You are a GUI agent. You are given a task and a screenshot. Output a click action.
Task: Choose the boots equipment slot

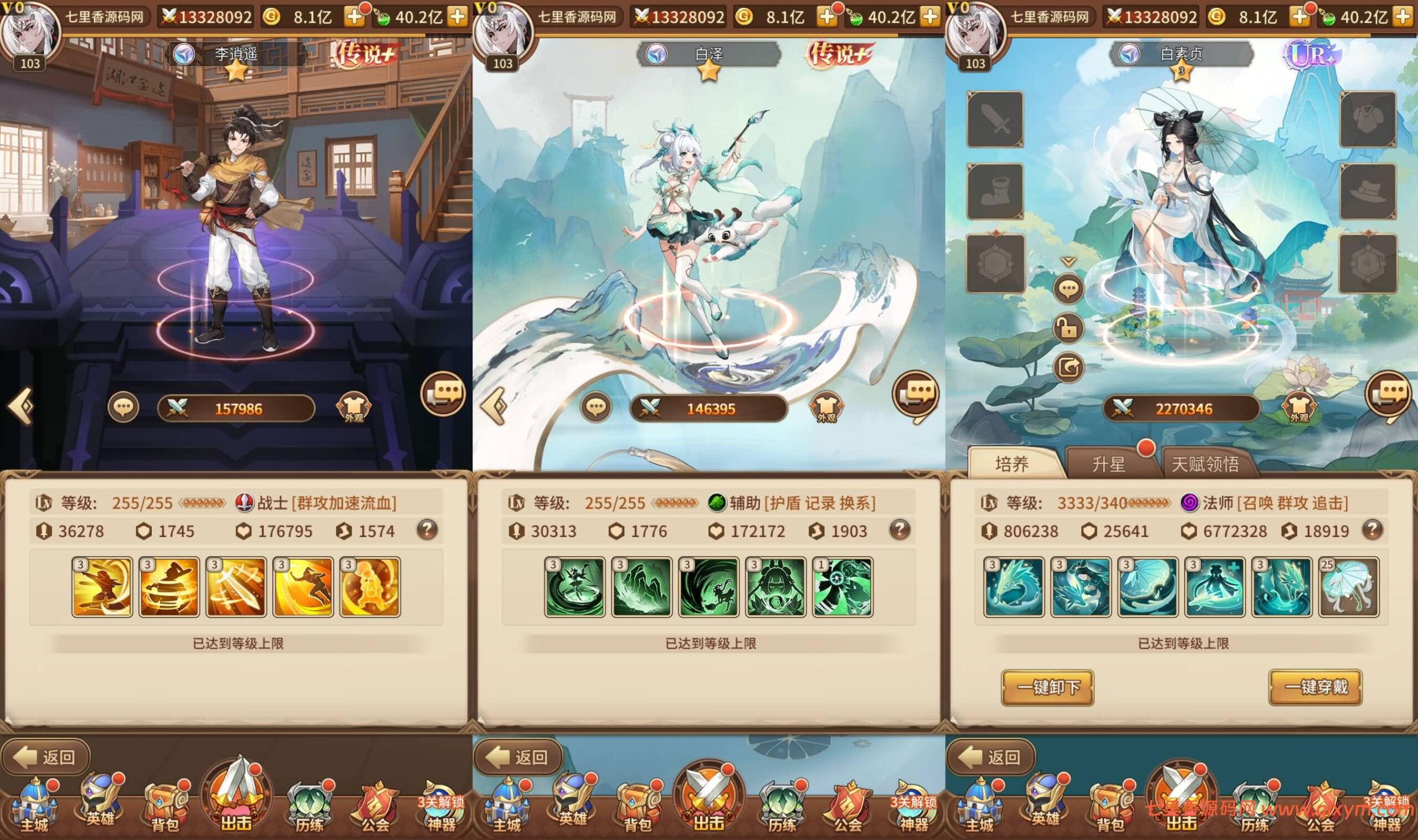995,192
